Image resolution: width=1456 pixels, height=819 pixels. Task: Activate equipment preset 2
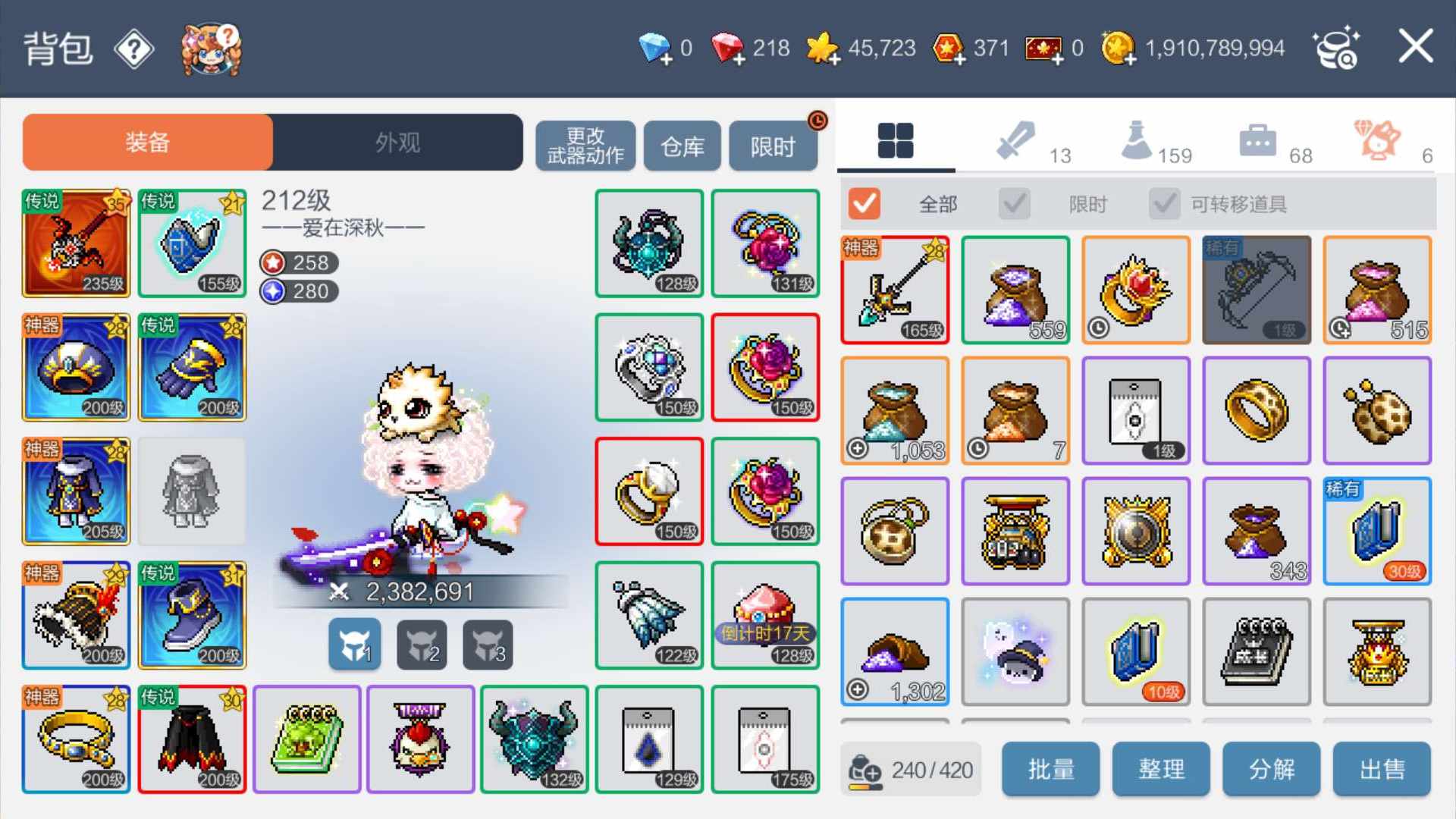pos(422,645)
